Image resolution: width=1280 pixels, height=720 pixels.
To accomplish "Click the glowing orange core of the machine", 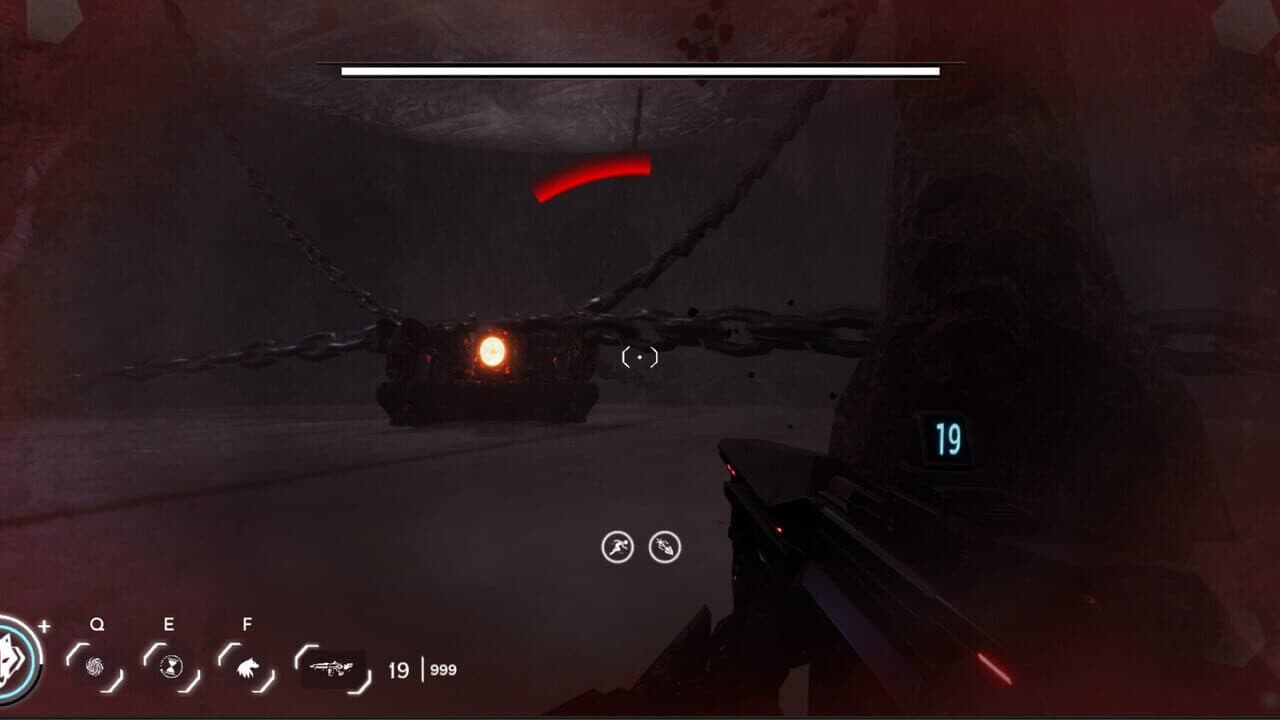I will click(x=491, y=353).
